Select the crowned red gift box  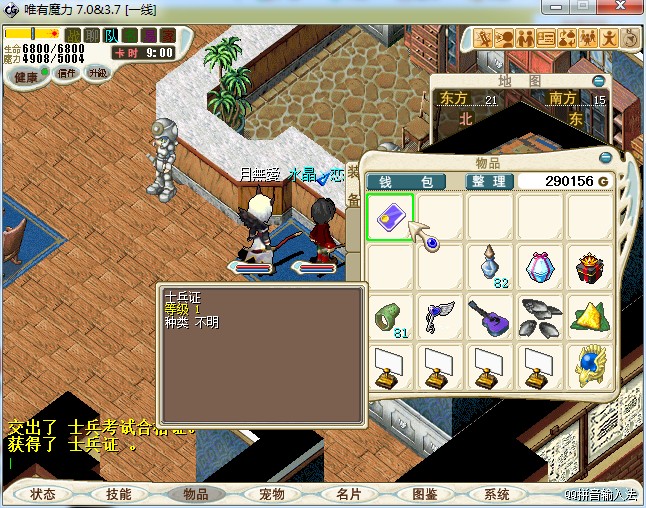tap(590, 267)
